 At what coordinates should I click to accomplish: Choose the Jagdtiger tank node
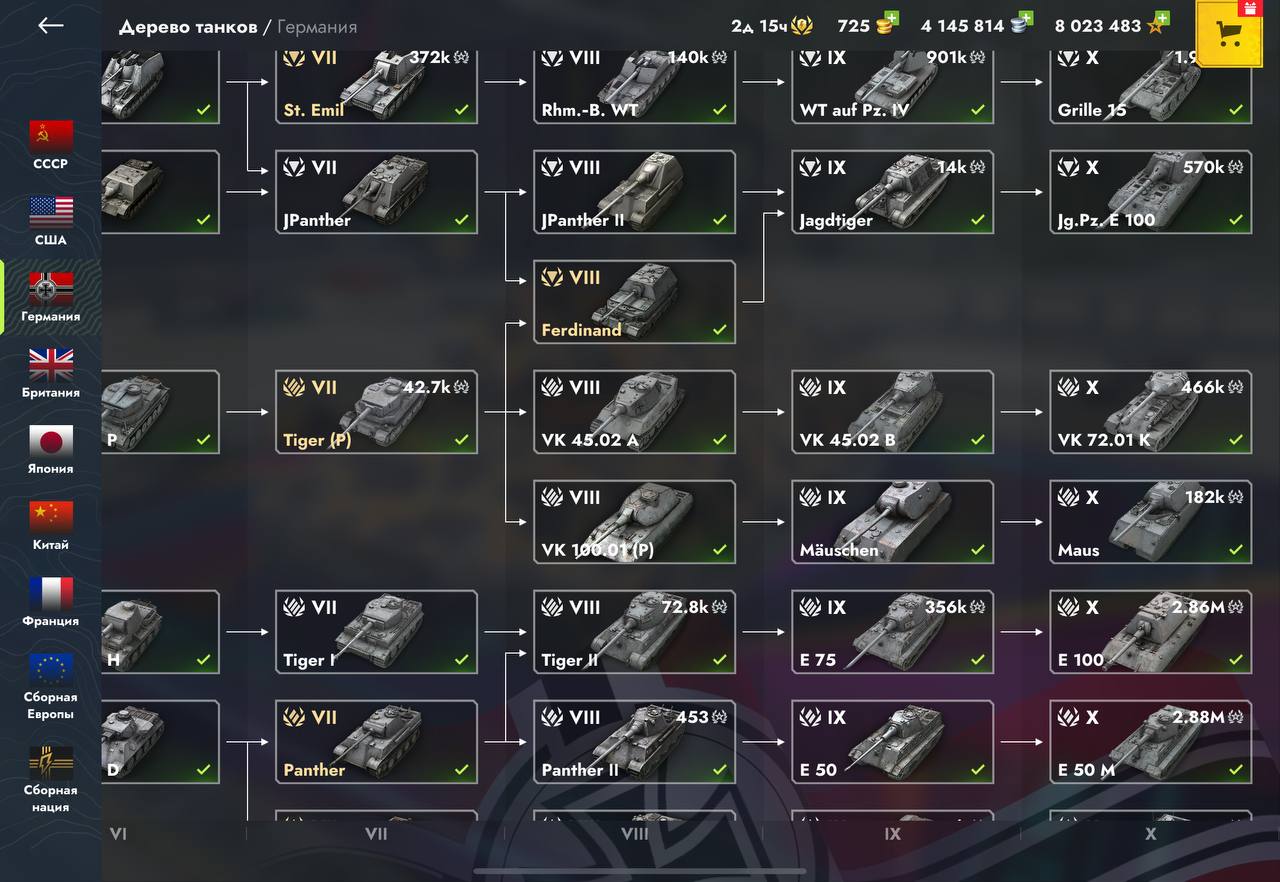click(892, 192)
